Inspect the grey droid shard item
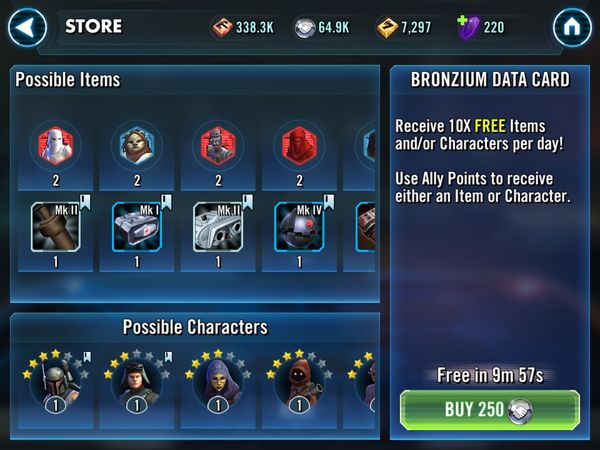 [218, 144]
